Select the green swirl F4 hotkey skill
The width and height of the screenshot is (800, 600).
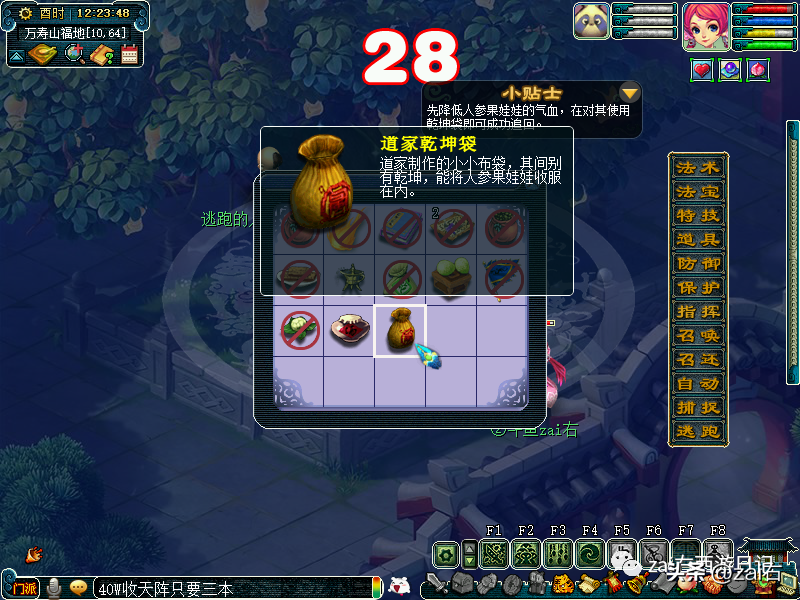590,554
